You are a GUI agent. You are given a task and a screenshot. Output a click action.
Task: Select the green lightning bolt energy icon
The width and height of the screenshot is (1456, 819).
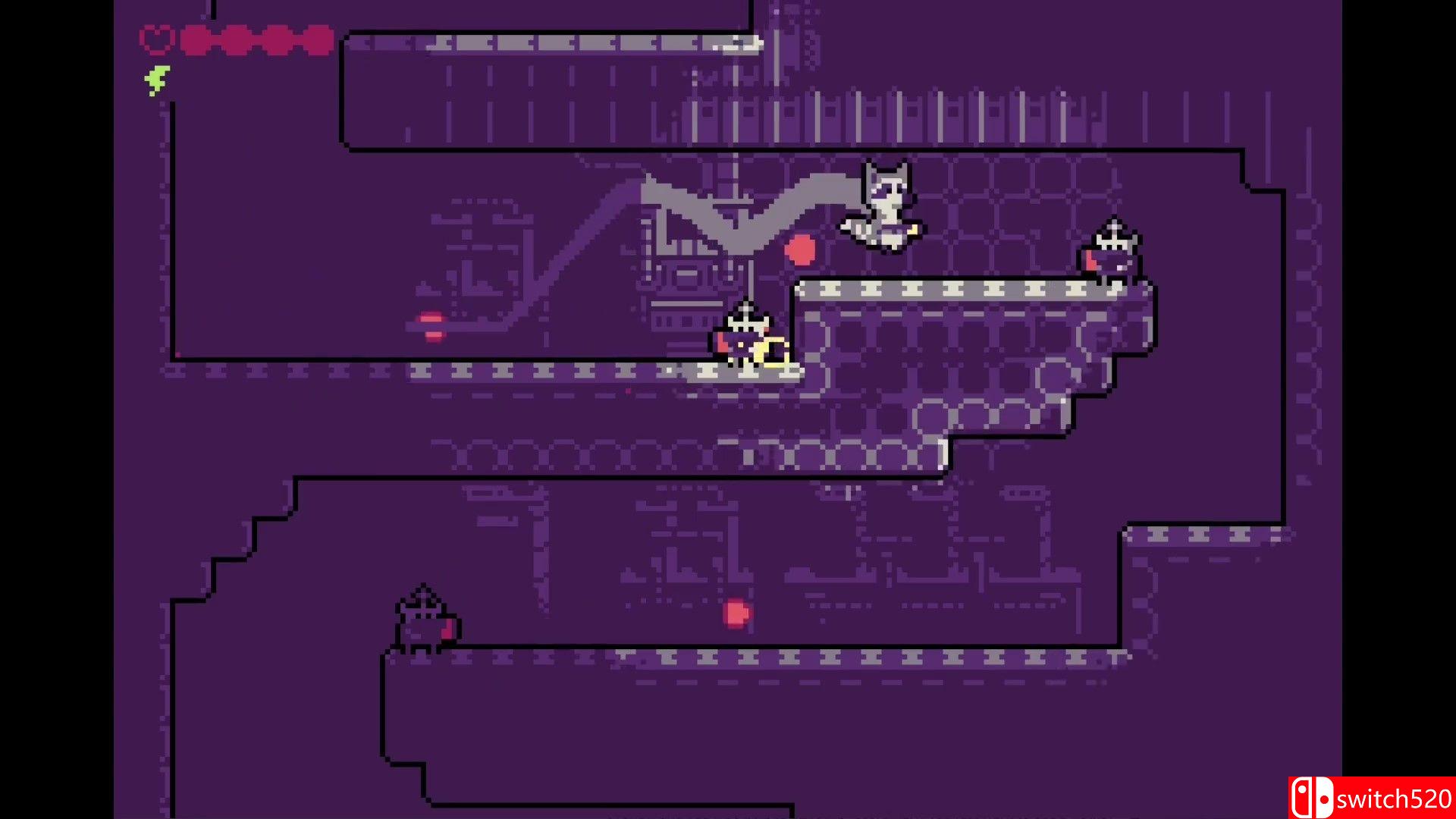157,79
